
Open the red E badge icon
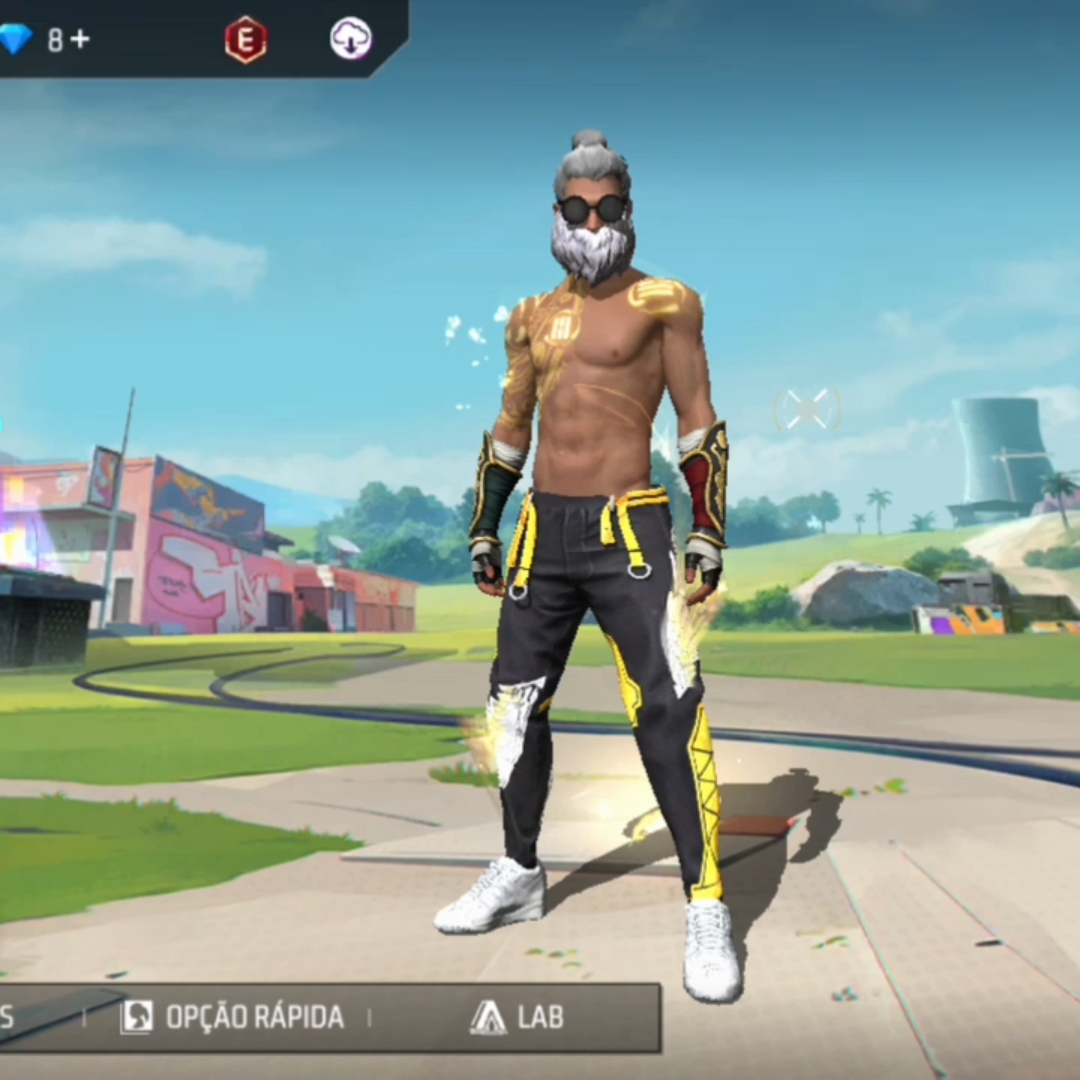[x=245, y=40]
